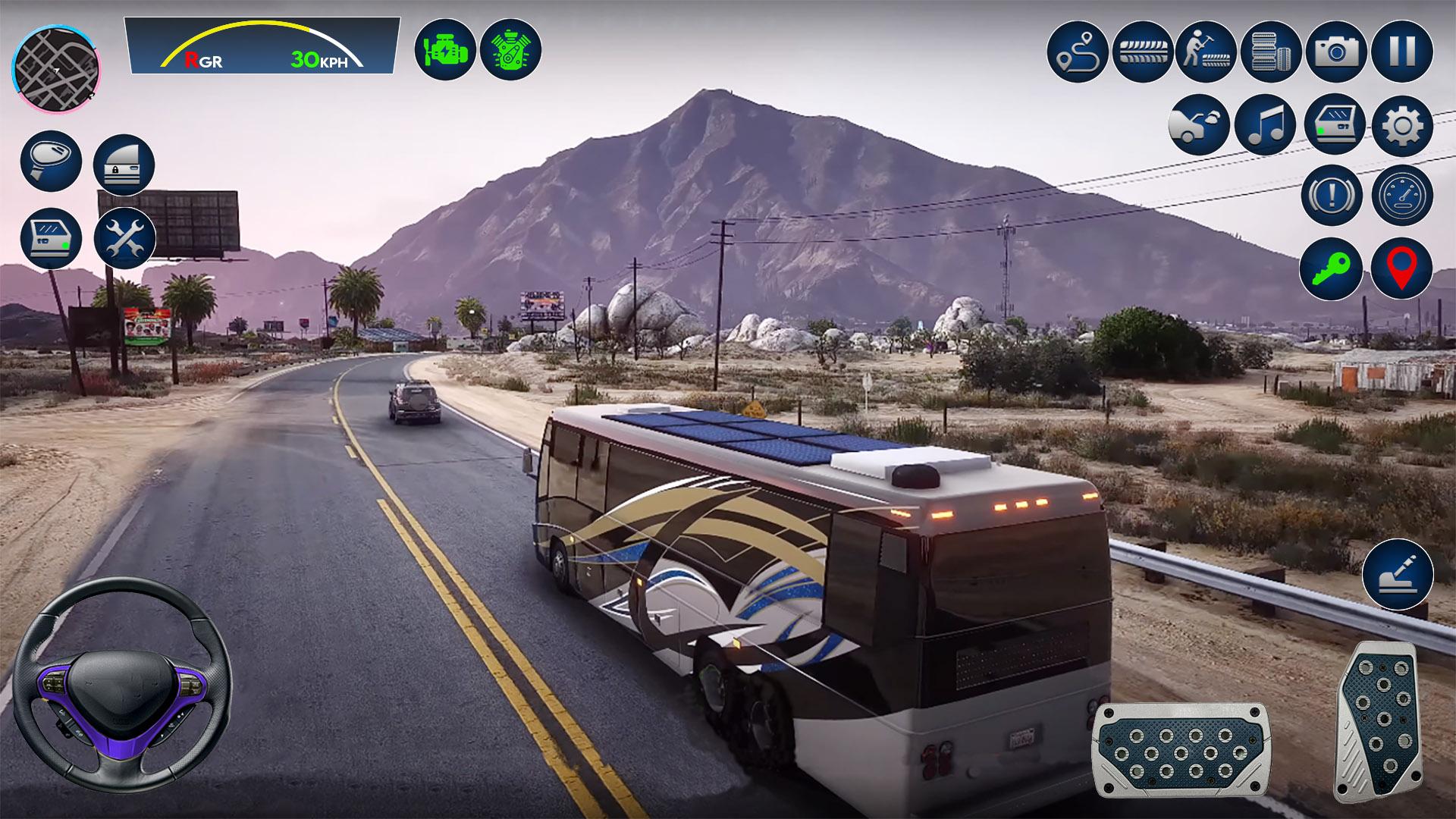Pause the game
The width and height of the screenshot is (1456, 819).
pyautogui.click(x=1401, y=52)
